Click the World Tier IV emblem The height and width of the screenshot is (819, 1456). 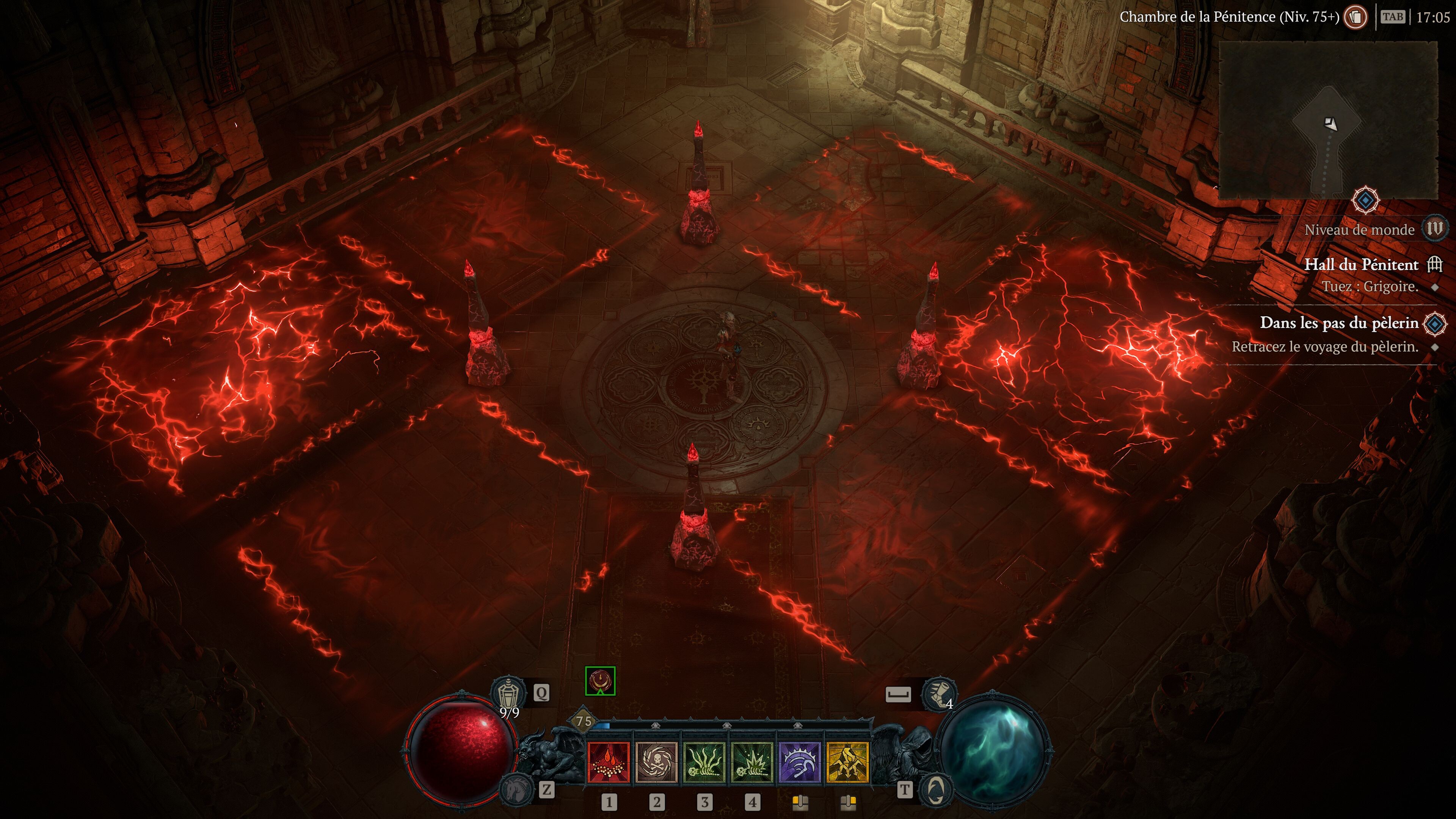(1434, 229)
